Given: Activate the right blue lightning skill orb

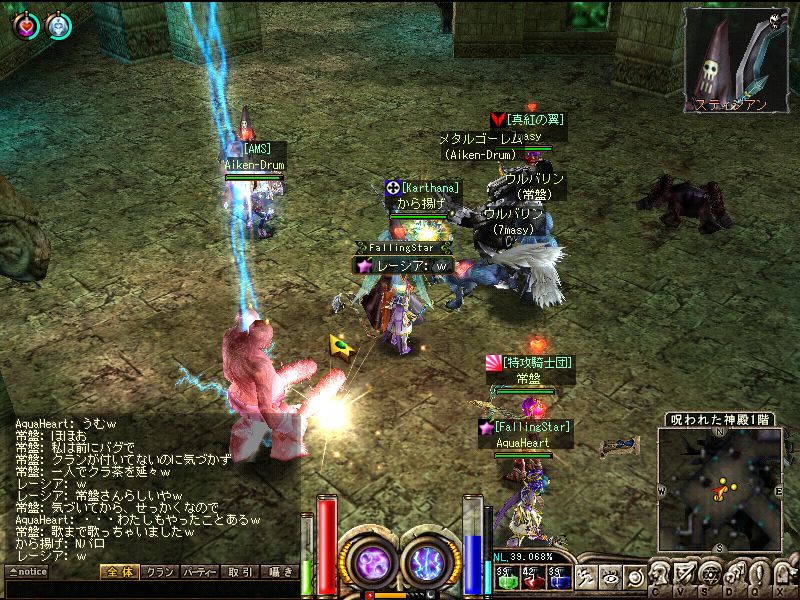Looking at the screenshot, I should click(x=431, y=560).
